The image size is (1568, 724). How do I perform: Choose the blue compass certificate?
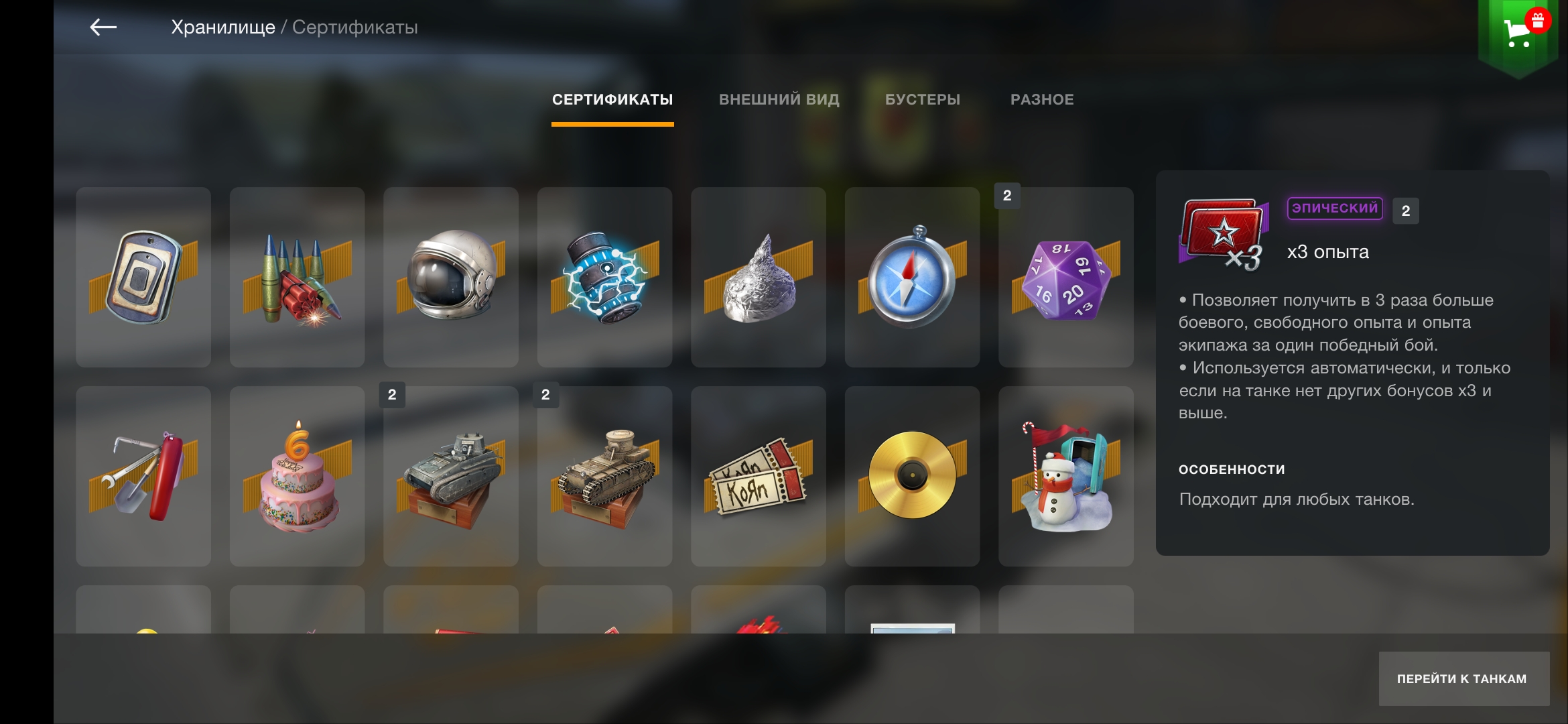click(x=912, y=277)
